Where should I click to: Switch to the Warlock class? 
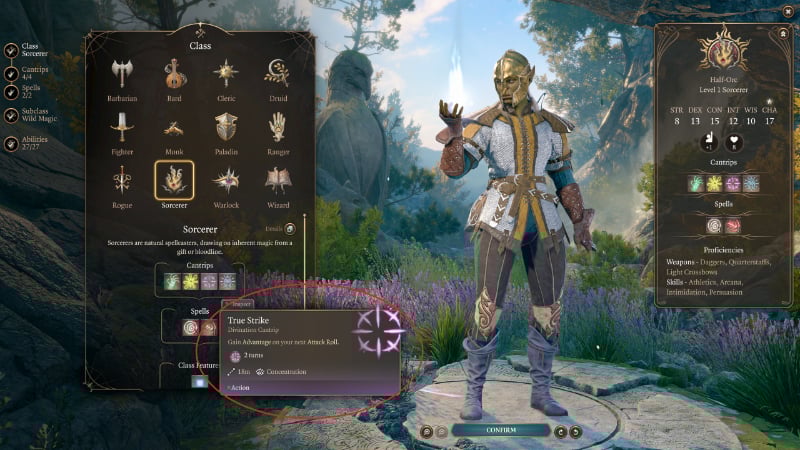coord(225,181)
